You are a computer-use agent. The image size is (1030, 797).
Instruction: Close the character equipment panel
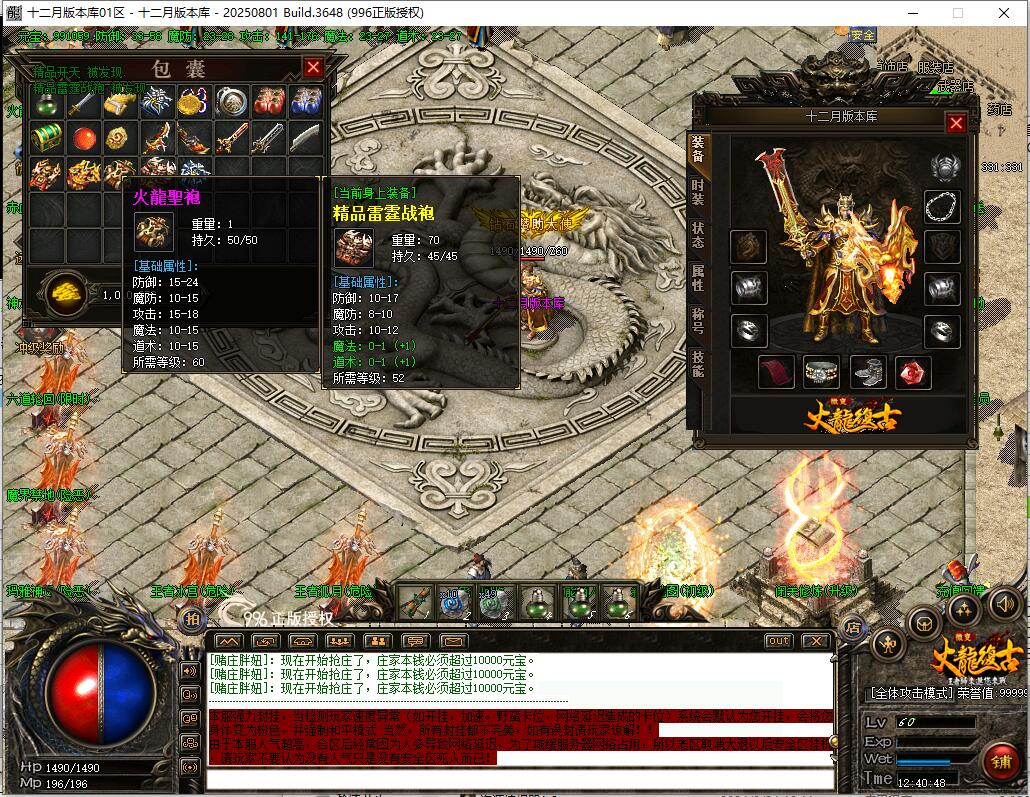tap(956, 123)
